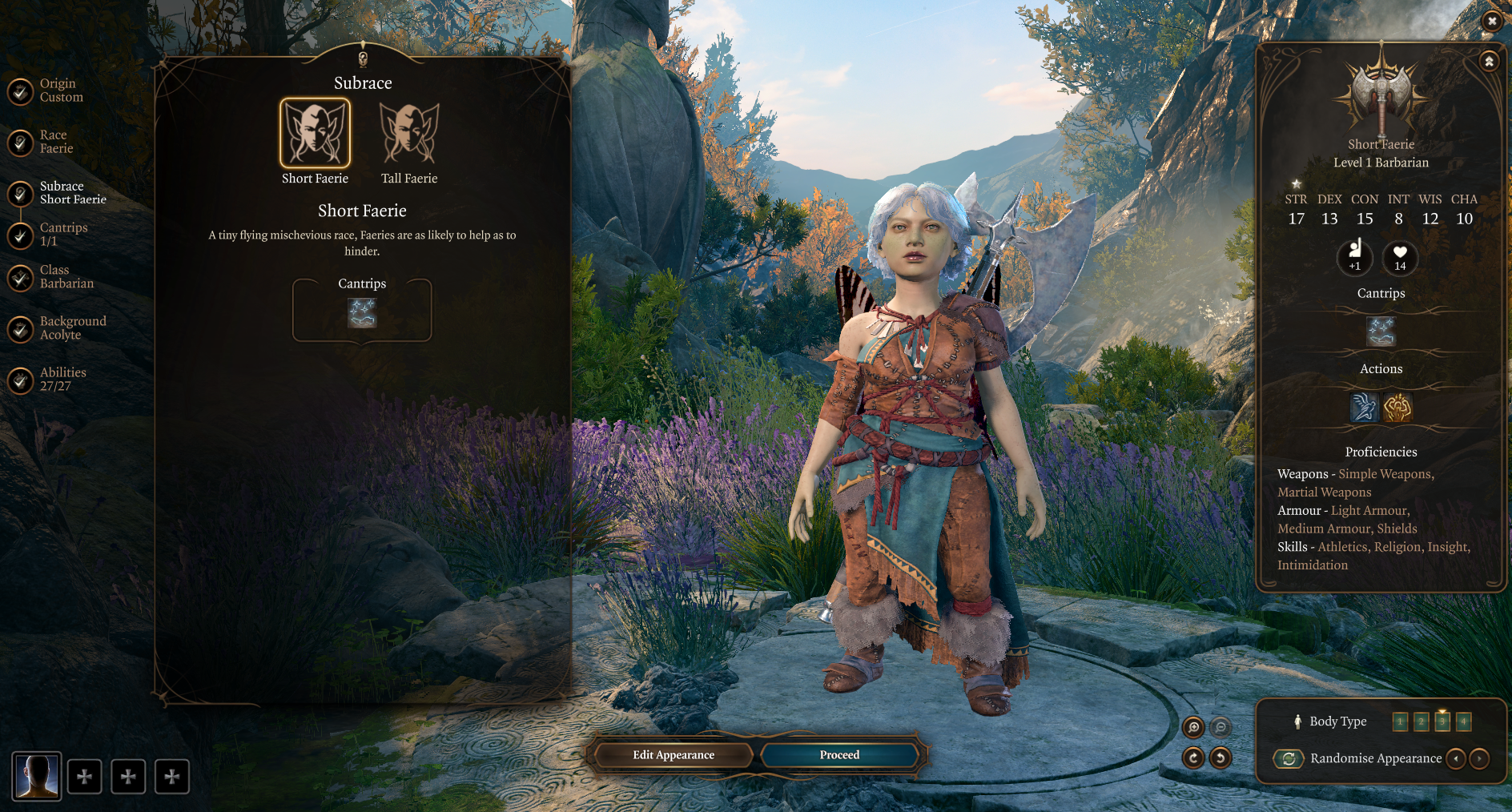Choose the Tall Faerie subrace

tap(409, 134)
